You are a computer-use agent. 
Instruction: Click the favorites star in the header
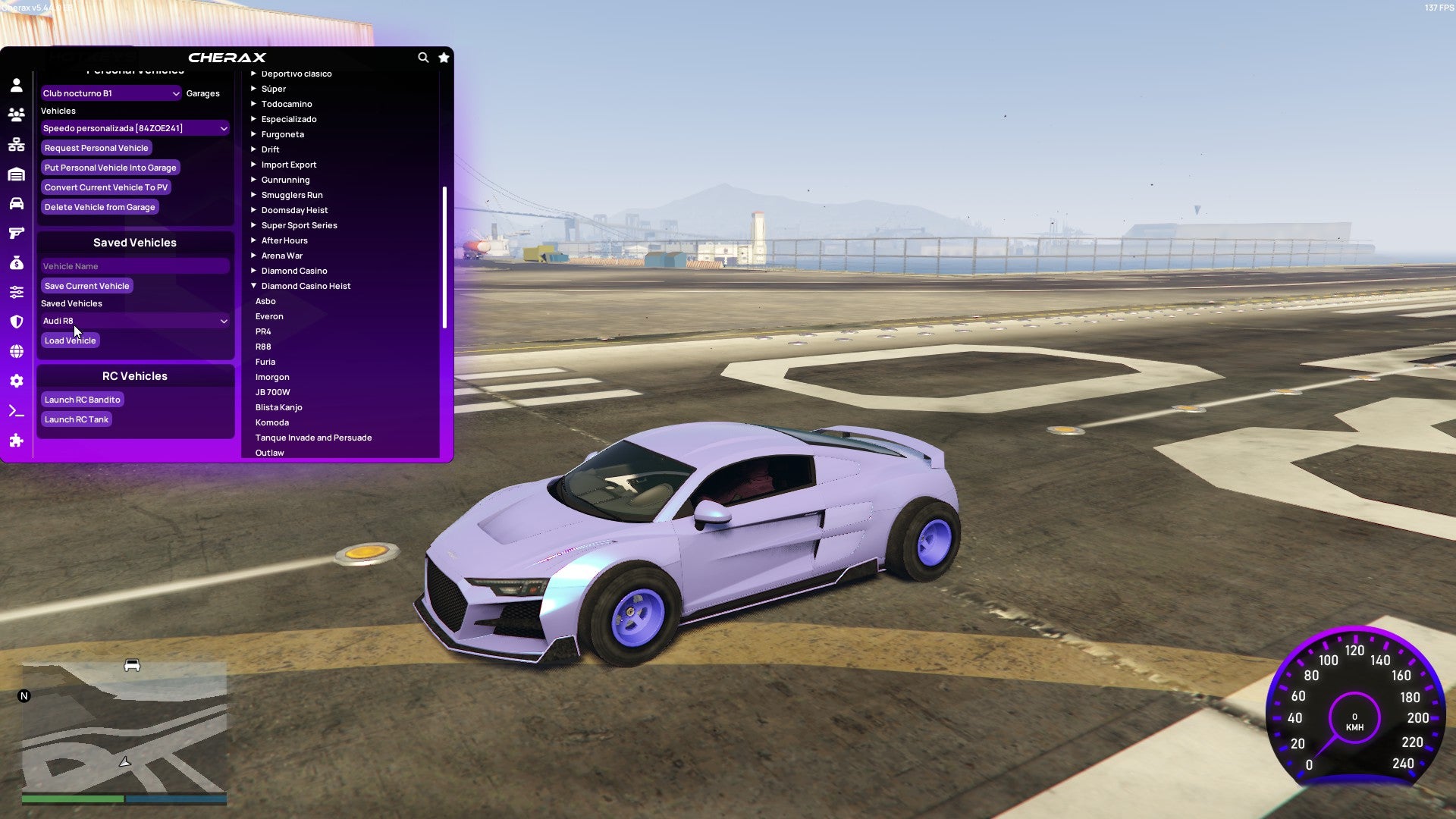tap(444, 58)
